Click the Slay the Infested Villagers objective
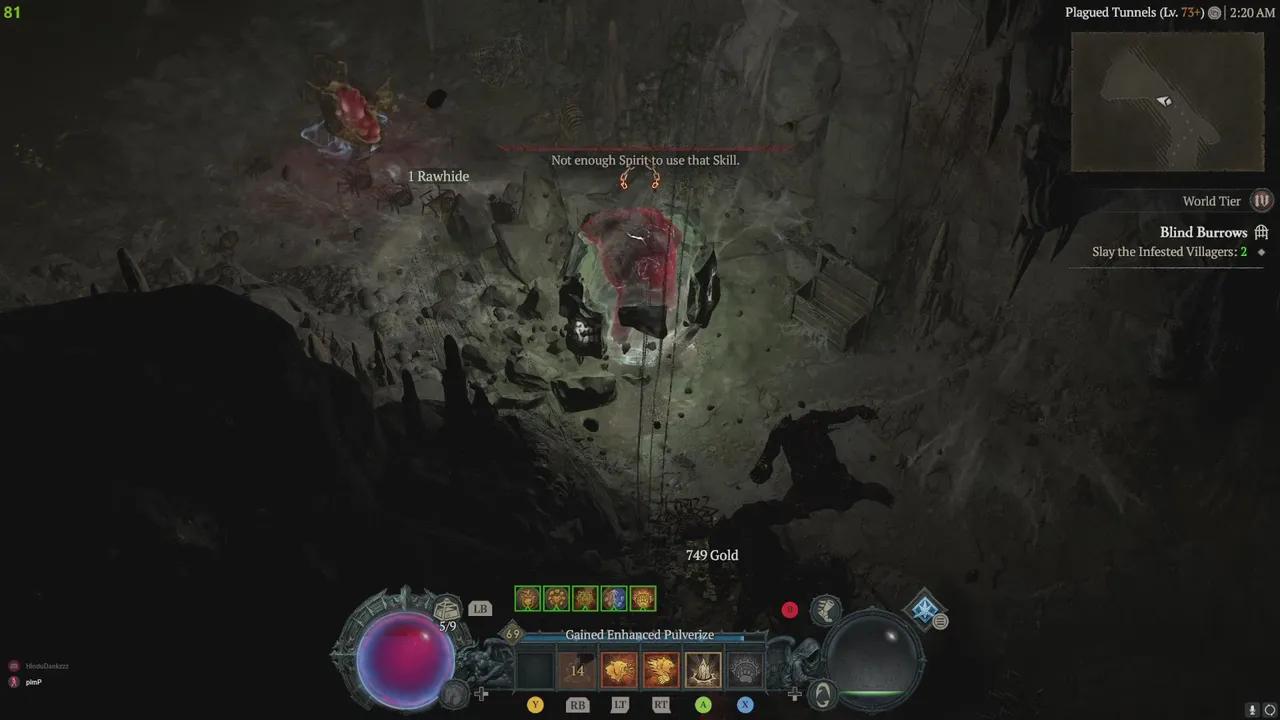Image resolution: width=1280 pixels, height=720 pixels. click(1170, 252)
